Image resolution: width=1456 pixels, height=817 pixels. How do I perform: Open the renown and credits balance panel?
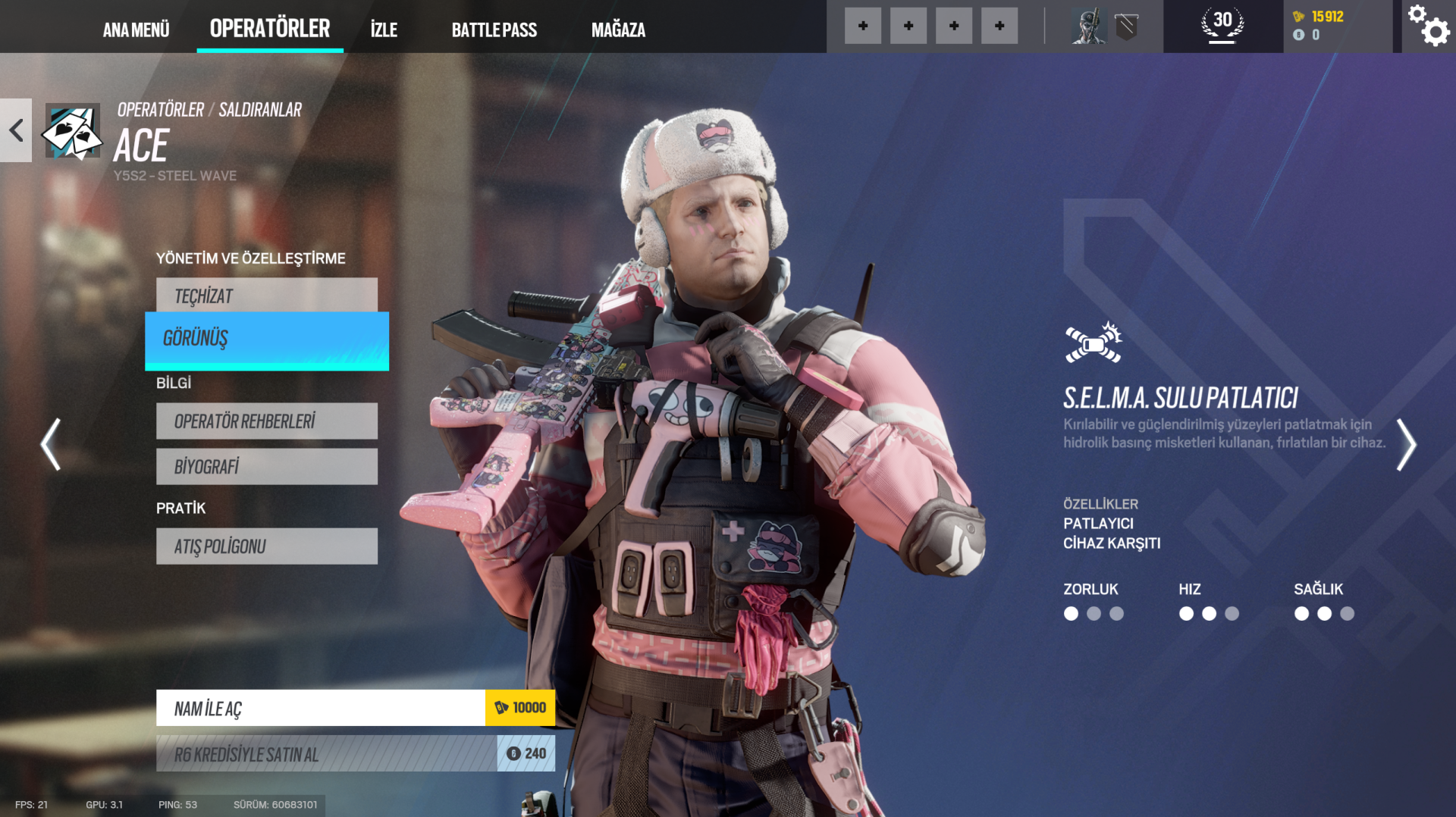1336,26
